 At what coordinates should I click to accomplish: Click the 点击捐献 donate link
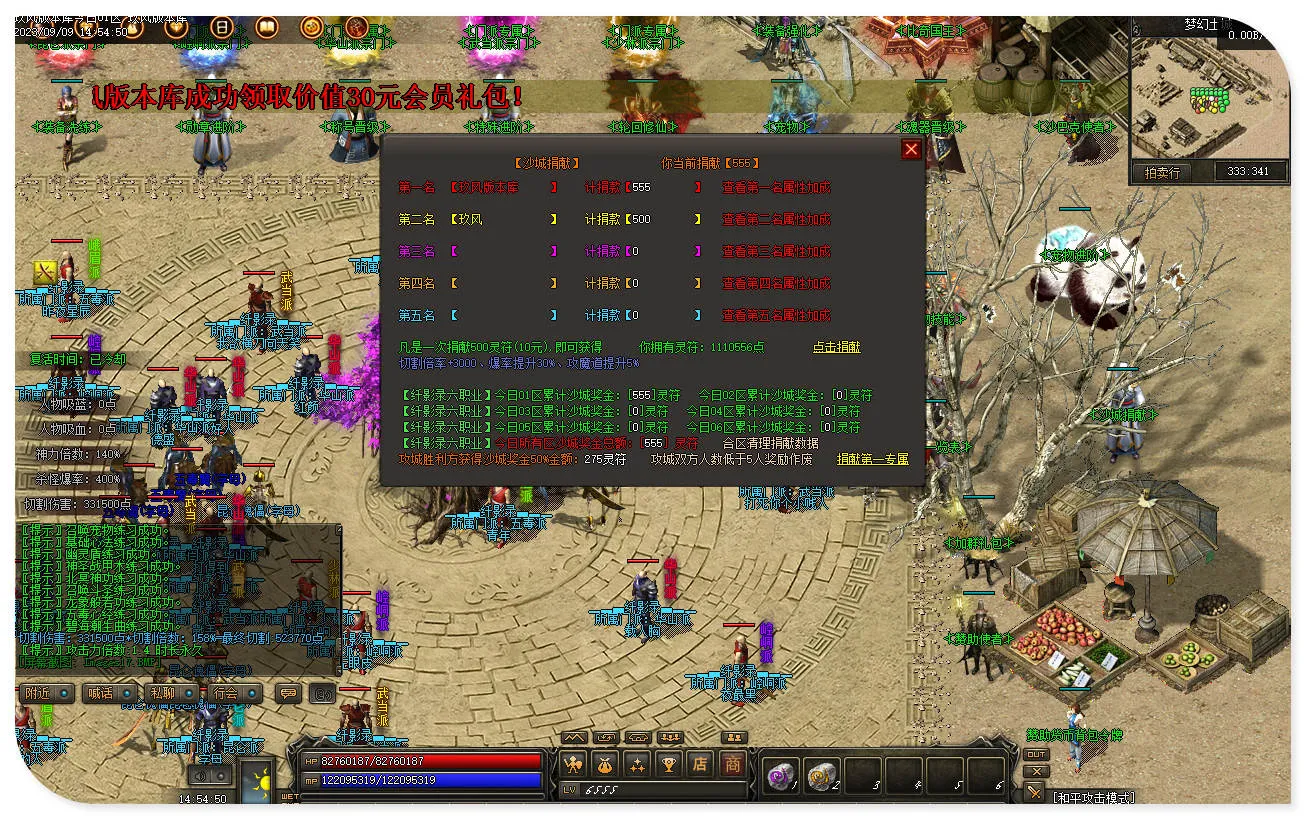836,347
